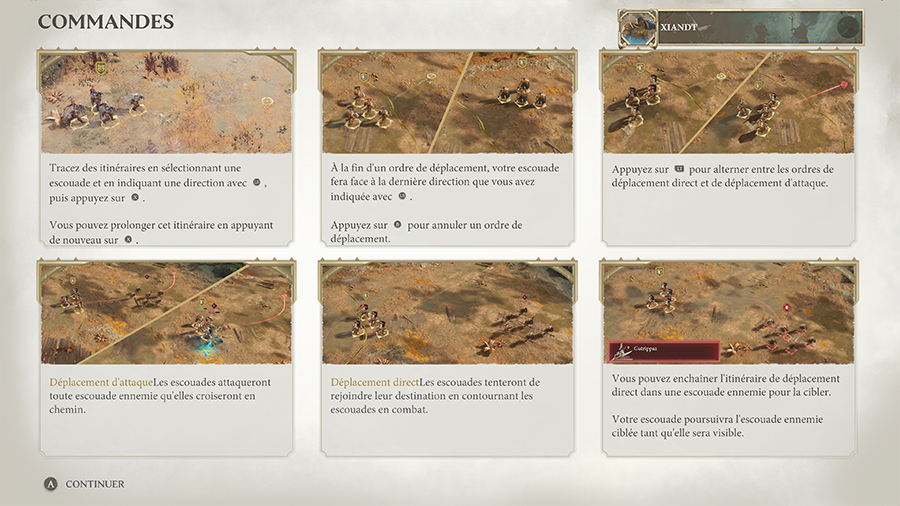Select the Continuer label to proceed

pyautogui.click(x=95, y=484)
